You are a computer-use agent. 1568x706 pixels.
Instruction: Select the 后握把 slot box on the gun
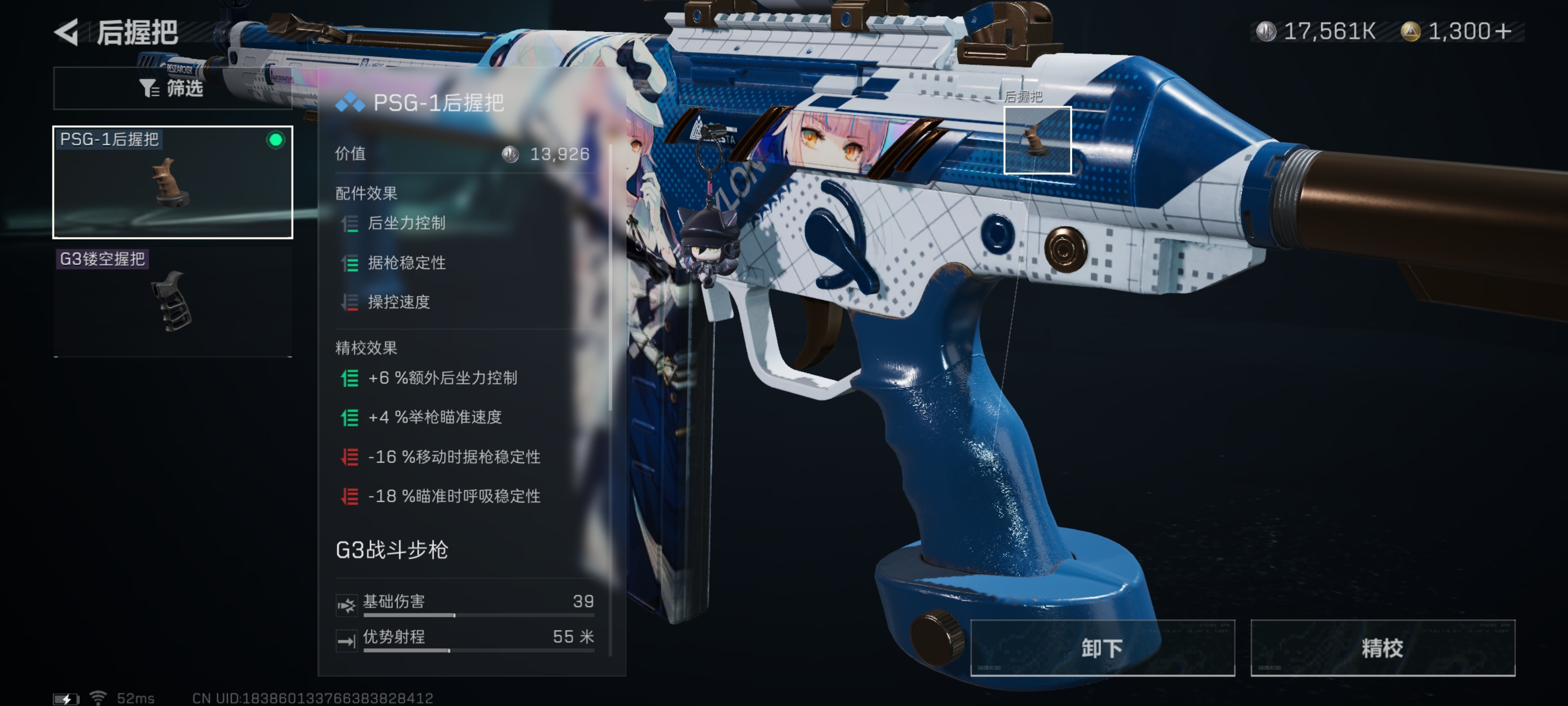[x=1037, y=140]
